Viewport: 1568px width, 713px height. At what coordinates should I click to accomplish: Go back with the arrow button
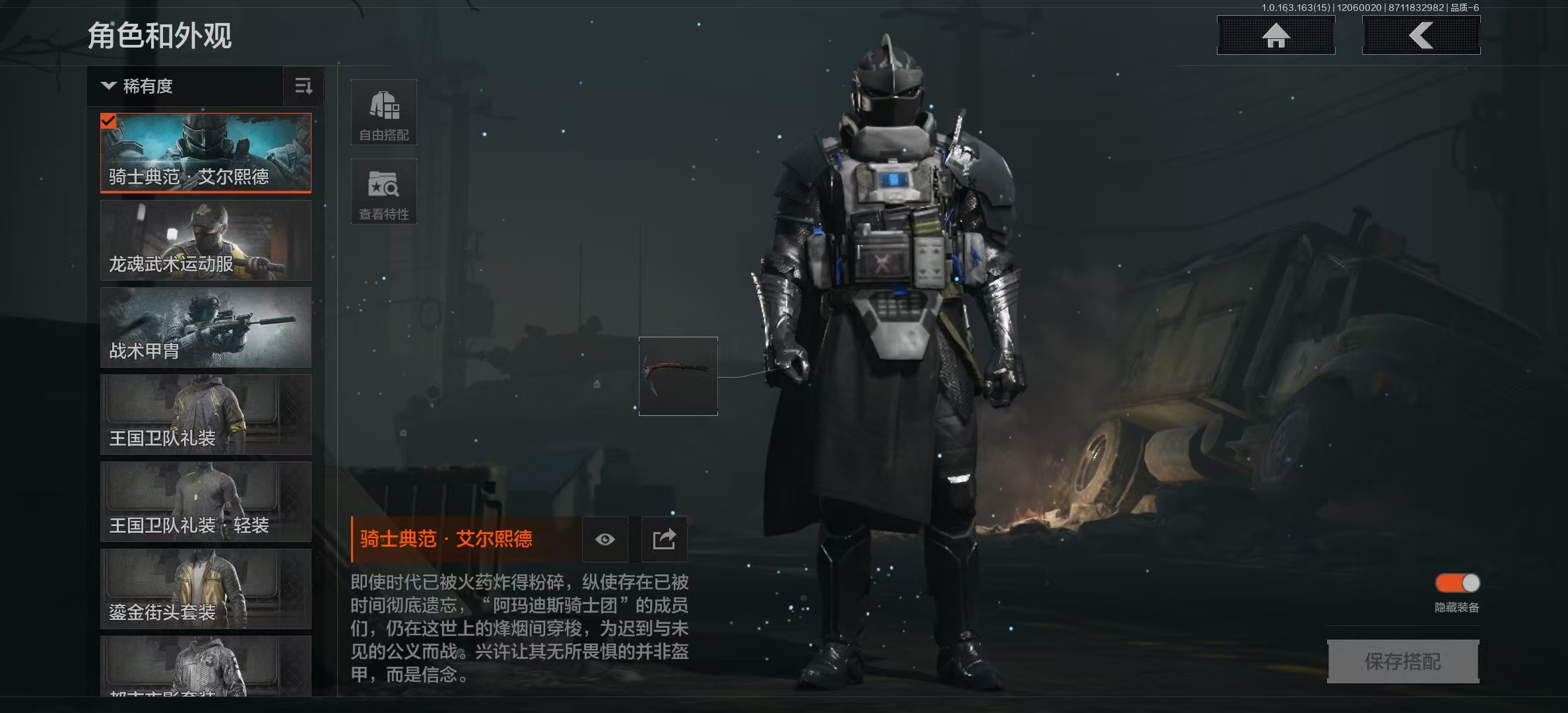click(1421, 36)
